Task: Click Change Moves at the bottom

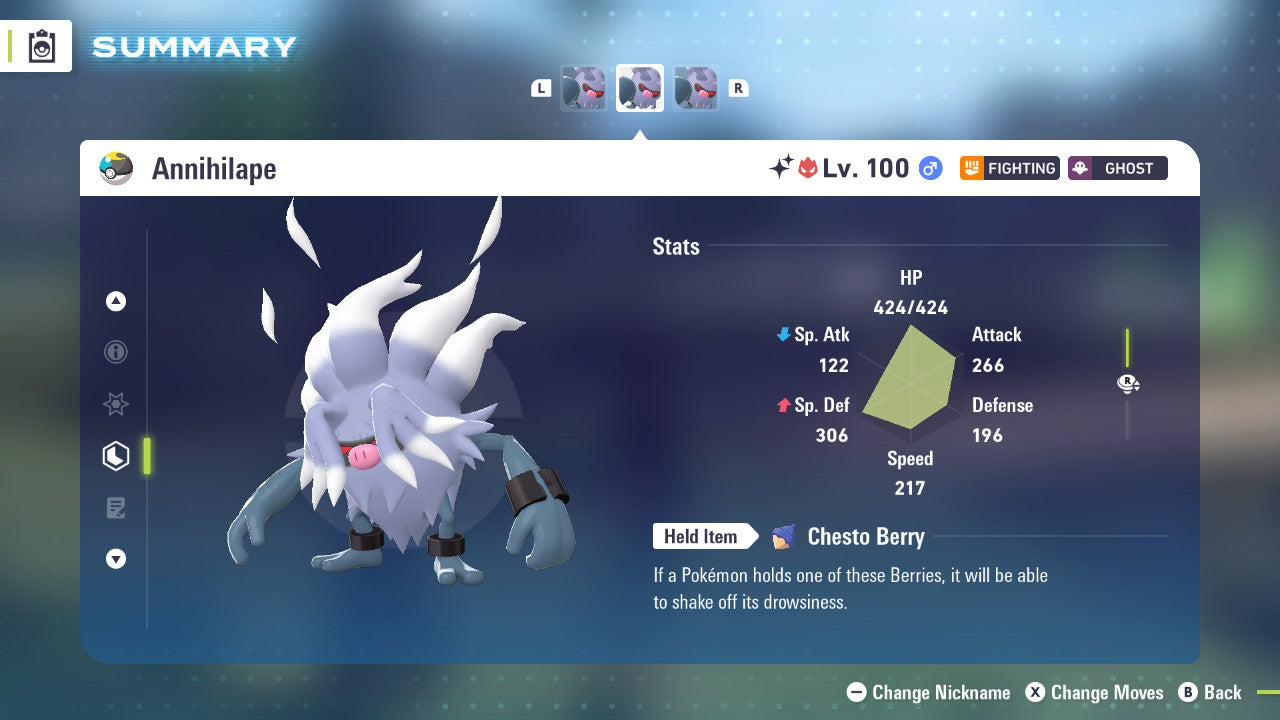Action: (x=1097, y=692)
